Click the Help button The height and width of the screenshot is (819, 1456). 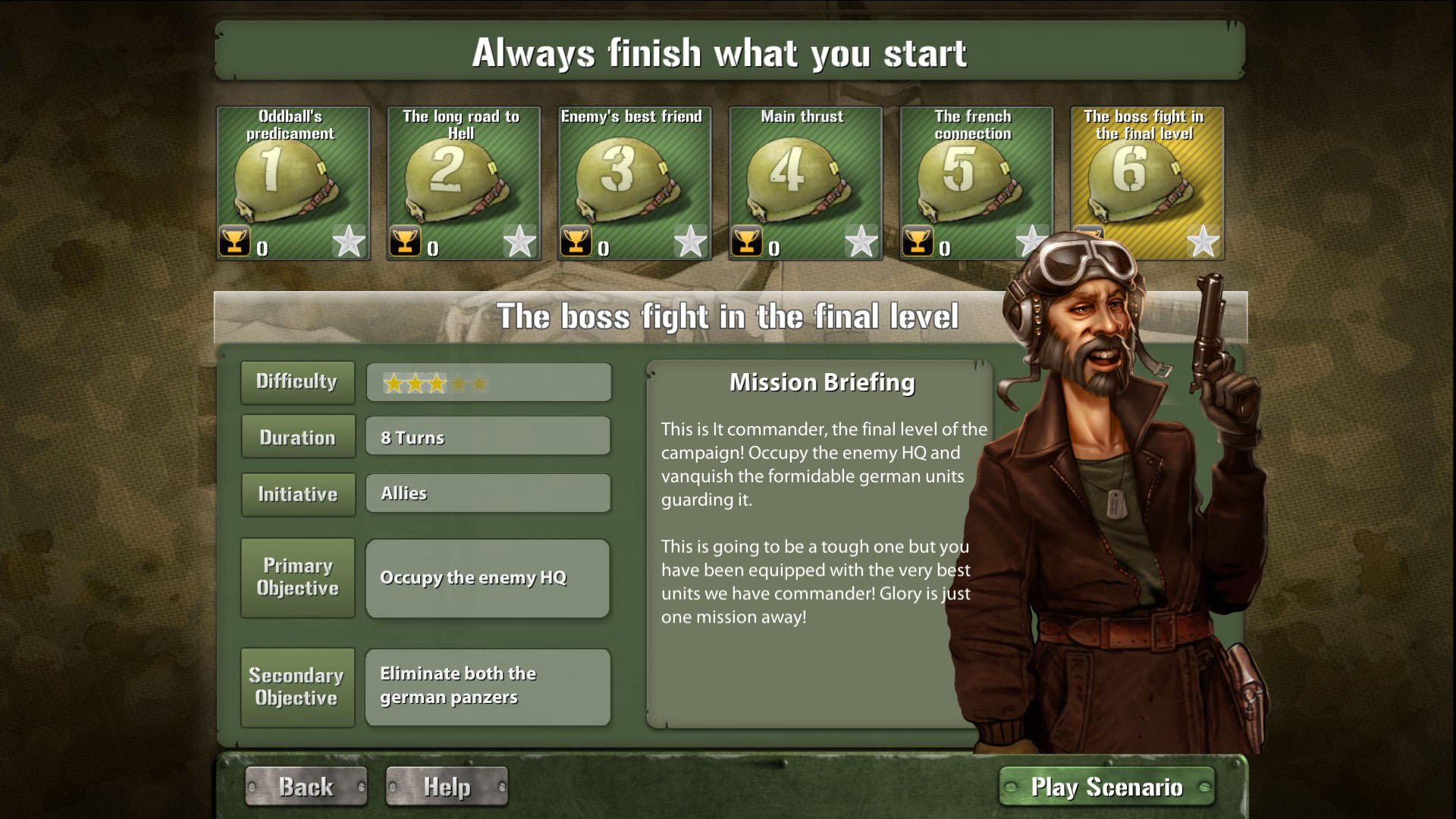click(x=446, y=786)
